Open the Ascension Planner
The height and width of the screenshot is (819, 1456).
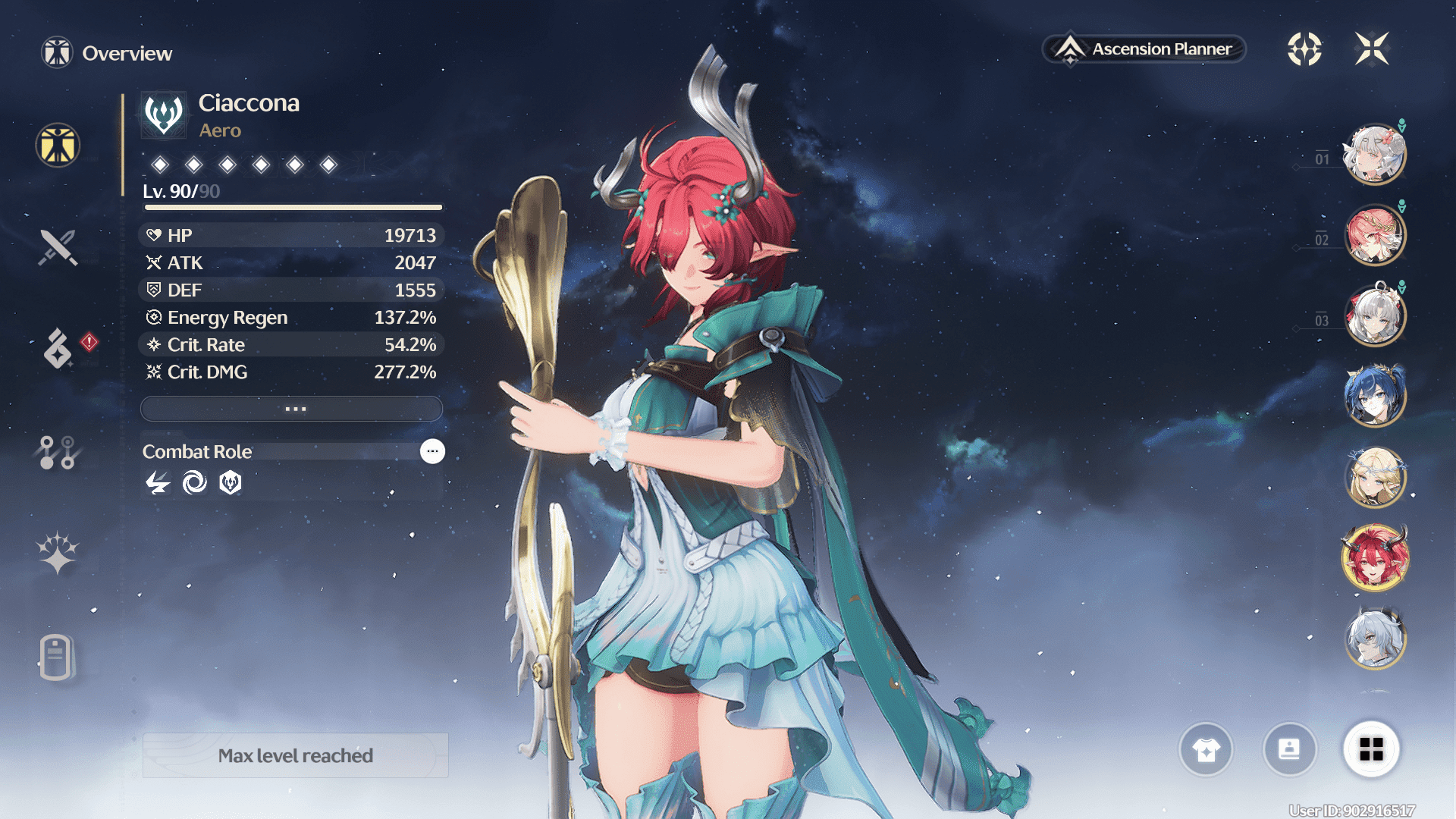pyautogui.click(x=1145, y=49)
